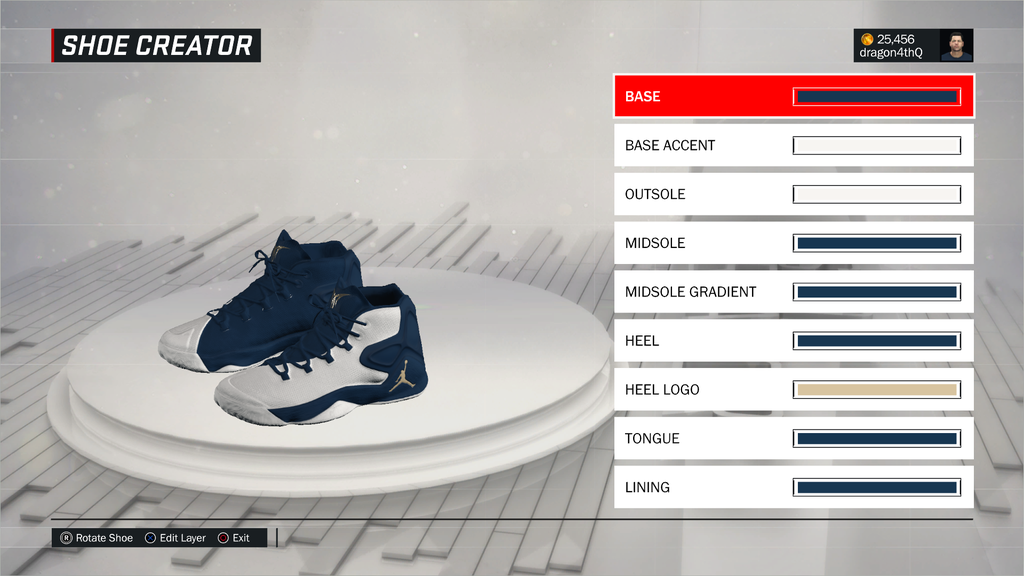Select the TONGUE layer row
This screenshot has width=1024, height=576.
tap(793, 438)
